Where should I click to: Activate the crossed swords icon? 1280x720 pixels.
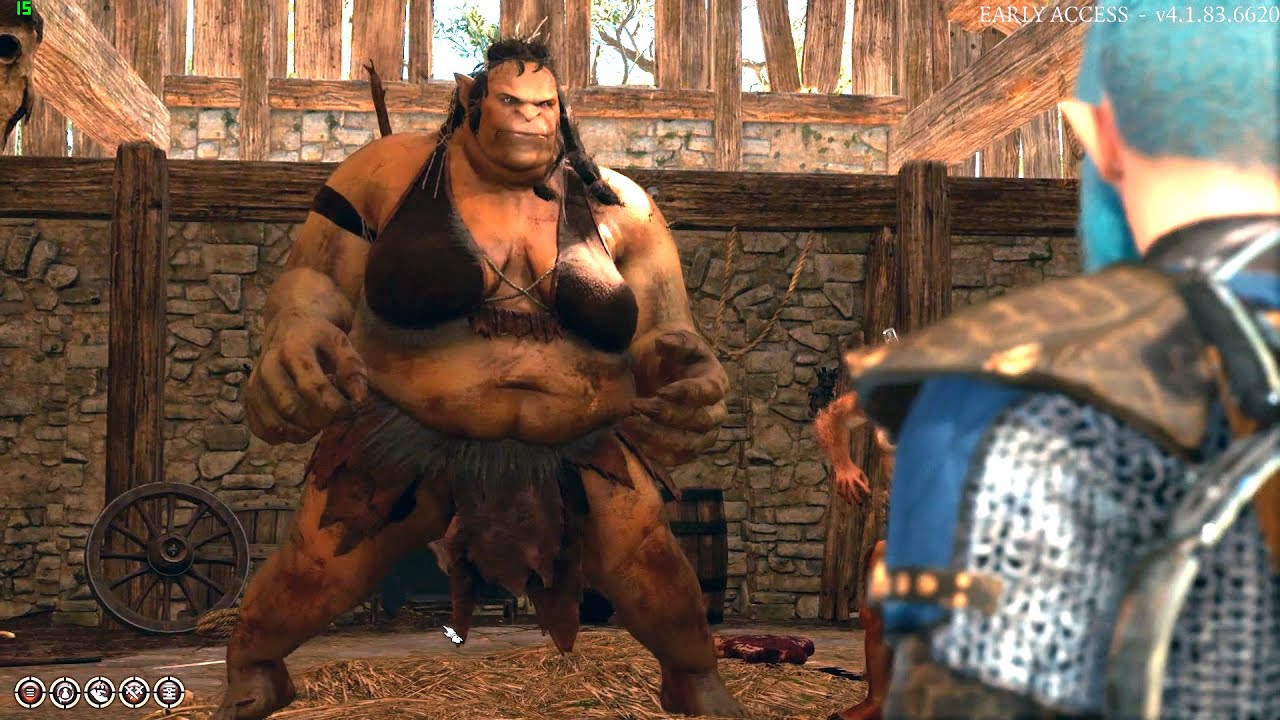point(134,690)
